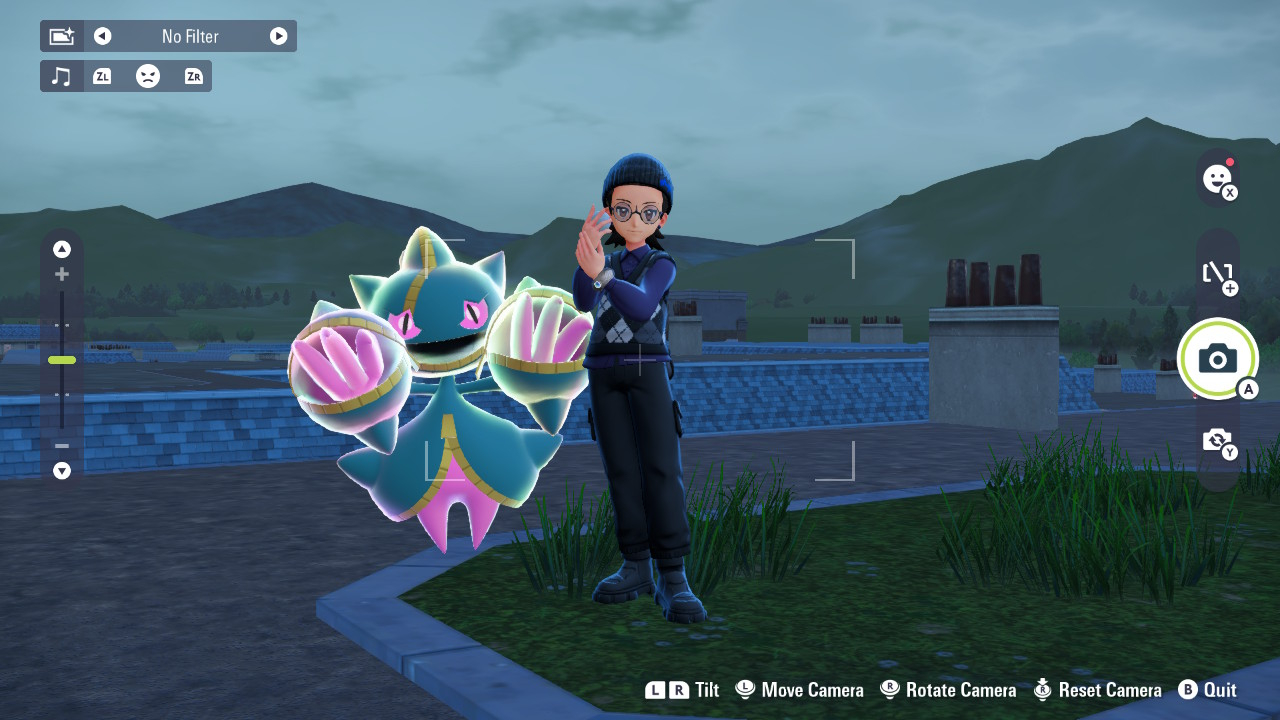The height and width of the screenshot is (720, 1280).
Task: Take a photo with the camera shutter button
Action: (1217, 358)
